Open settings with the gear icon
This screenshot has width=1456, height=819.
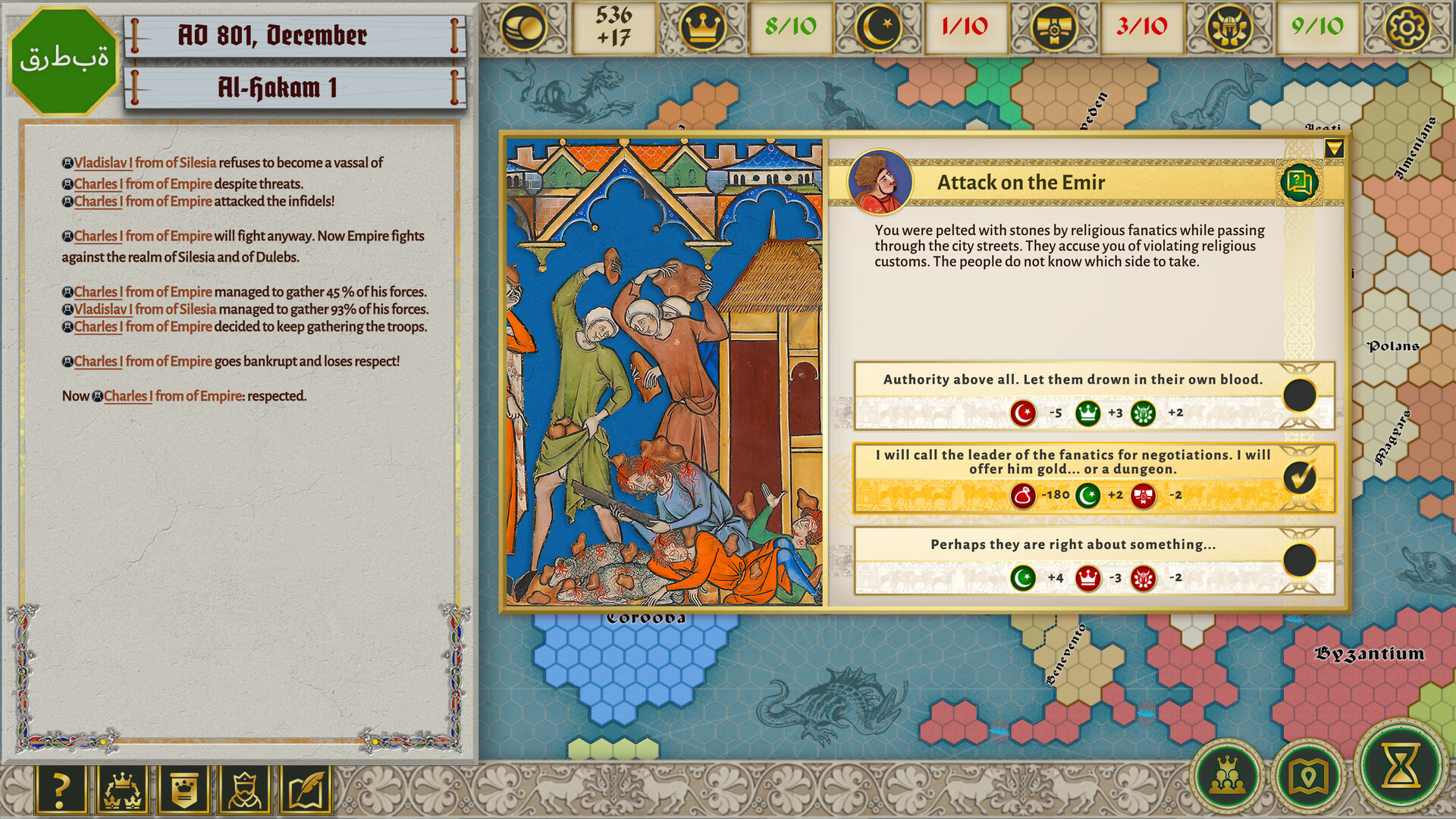click(x=1408, y=29)
